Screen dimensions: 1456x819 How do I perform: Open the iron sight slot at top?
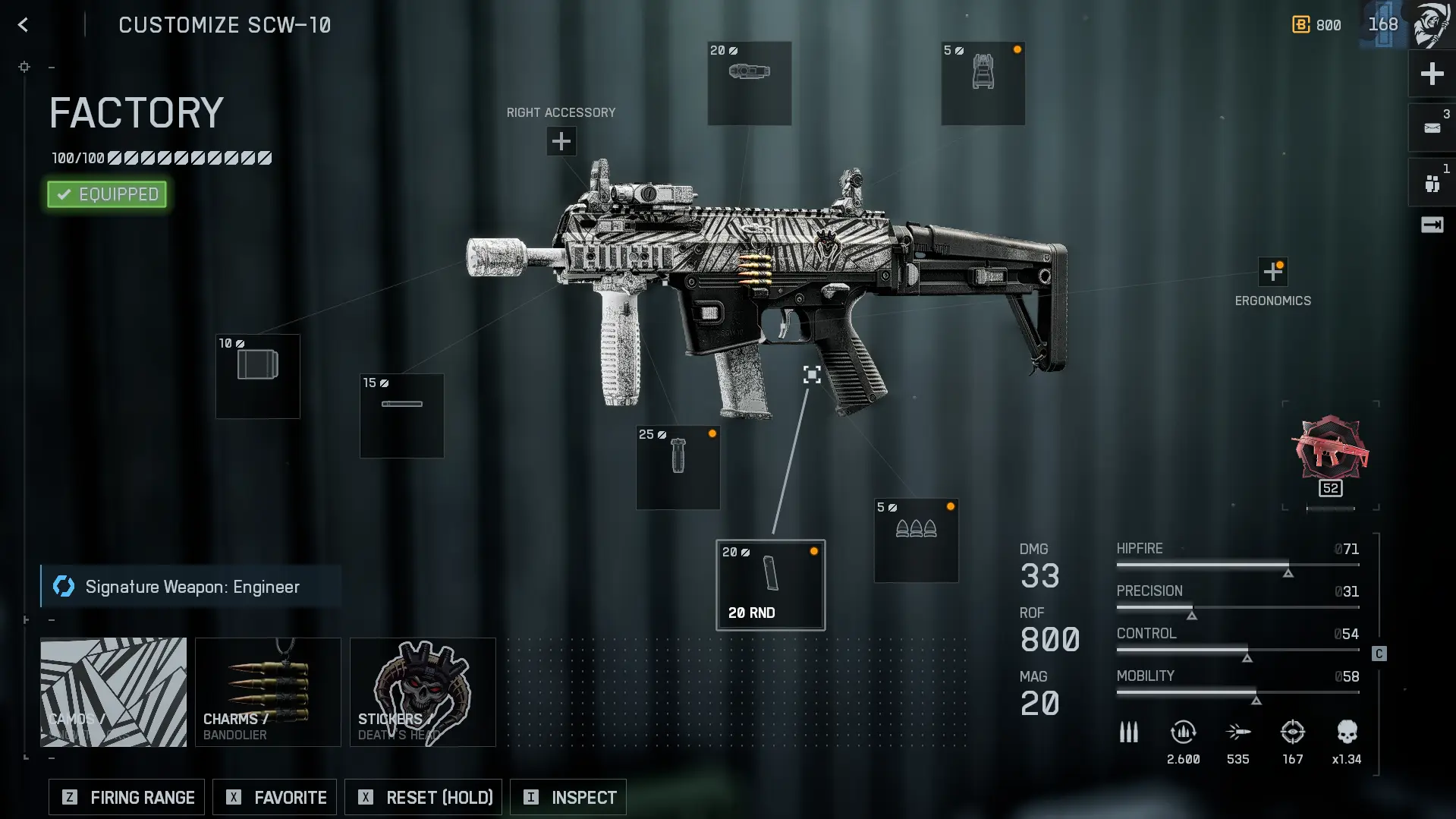point(983,83)
